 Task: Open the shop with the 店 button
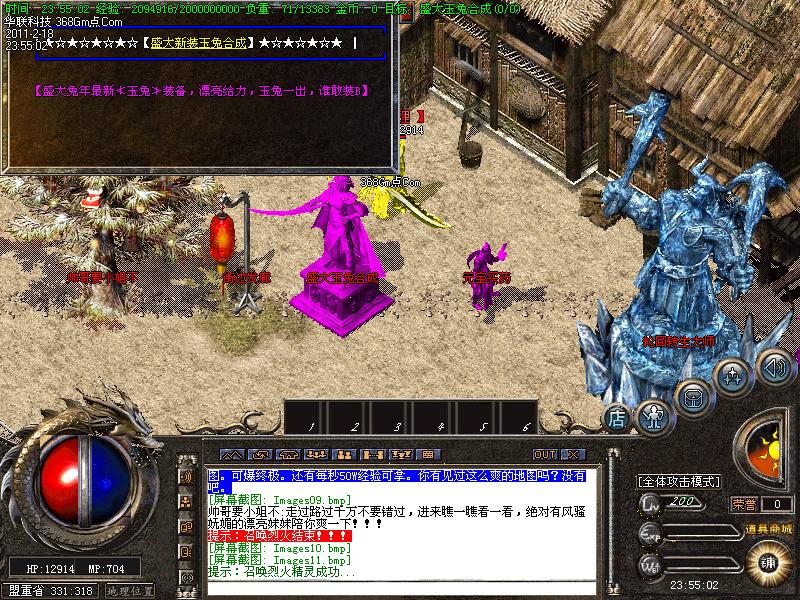617,416
